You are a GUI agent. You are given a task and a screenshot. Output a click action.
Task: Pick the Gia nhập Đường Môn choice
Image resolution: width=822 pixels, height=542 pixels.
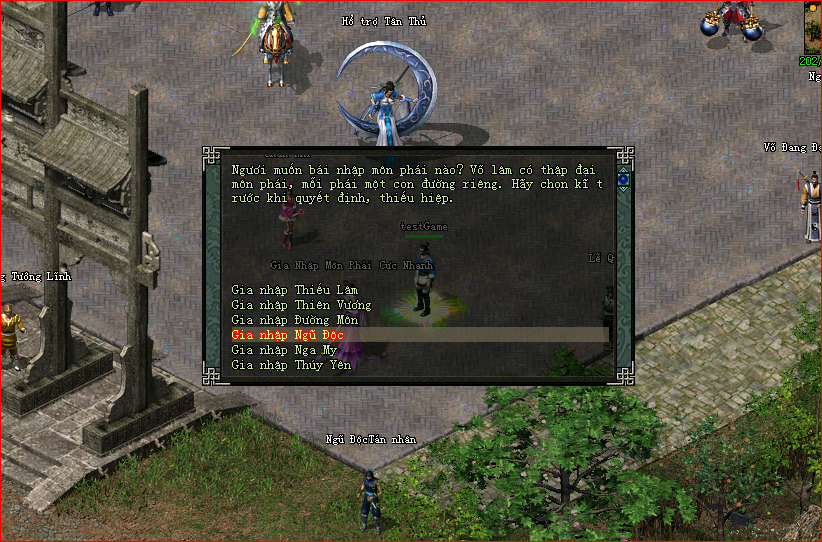click(294, 320)
